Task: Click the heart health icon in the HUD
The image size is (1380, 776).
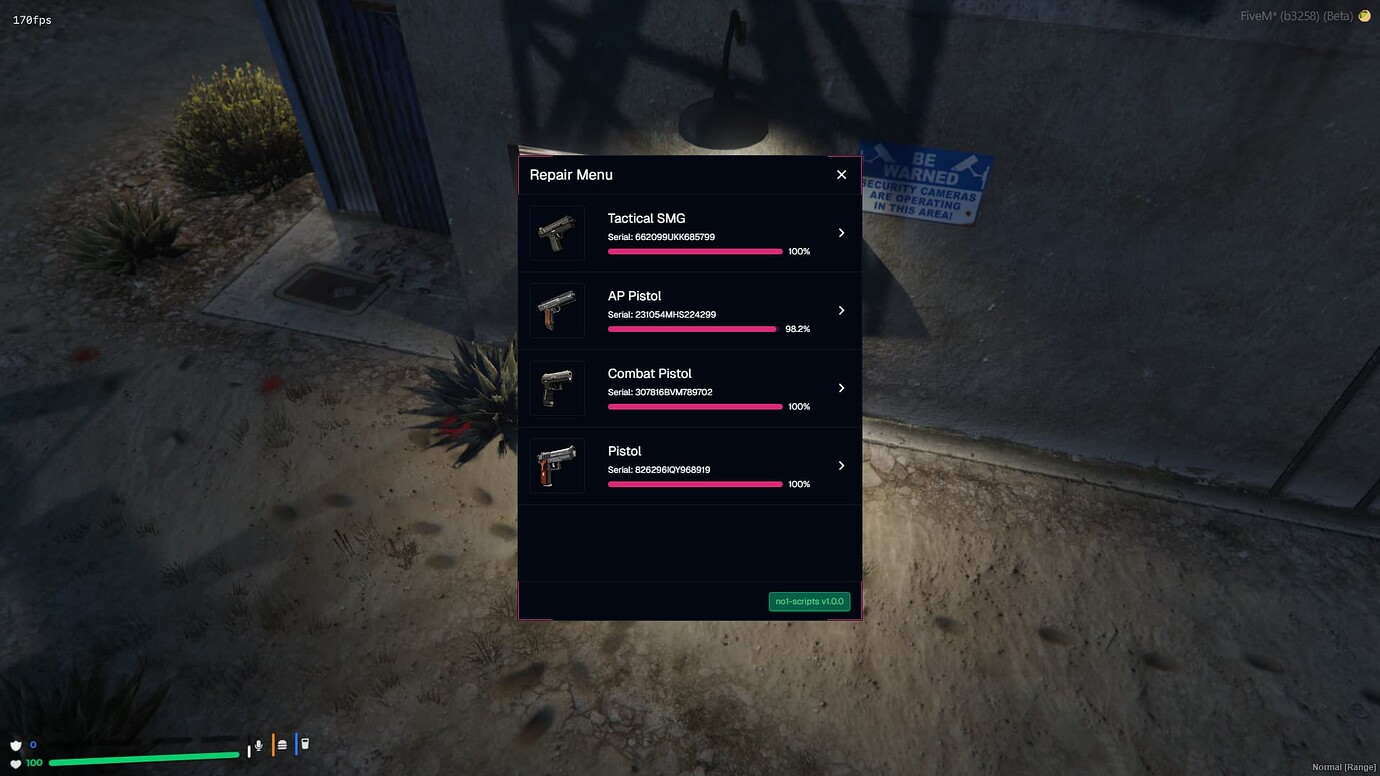Action: (x=15, y=762)
